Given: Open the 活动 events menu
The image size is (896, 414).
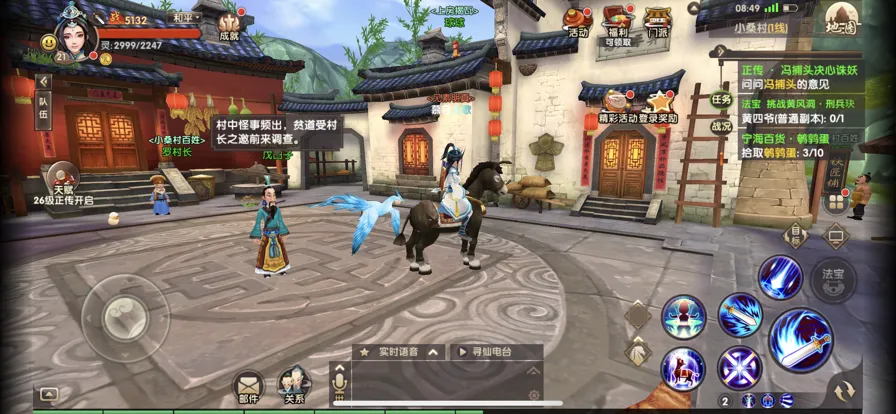Looking at the screenshot, I should (577, 20).
